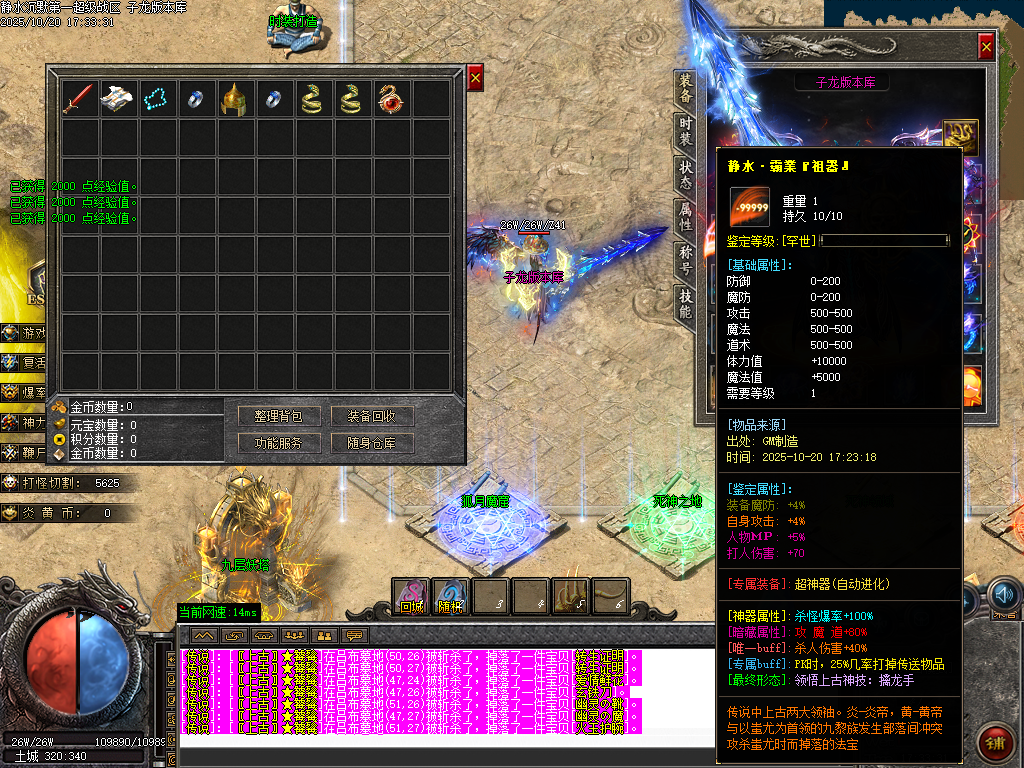Open 装备回收 equipment recycling
Viewport: 1024px width, 768px height.
tap(372, 416)
